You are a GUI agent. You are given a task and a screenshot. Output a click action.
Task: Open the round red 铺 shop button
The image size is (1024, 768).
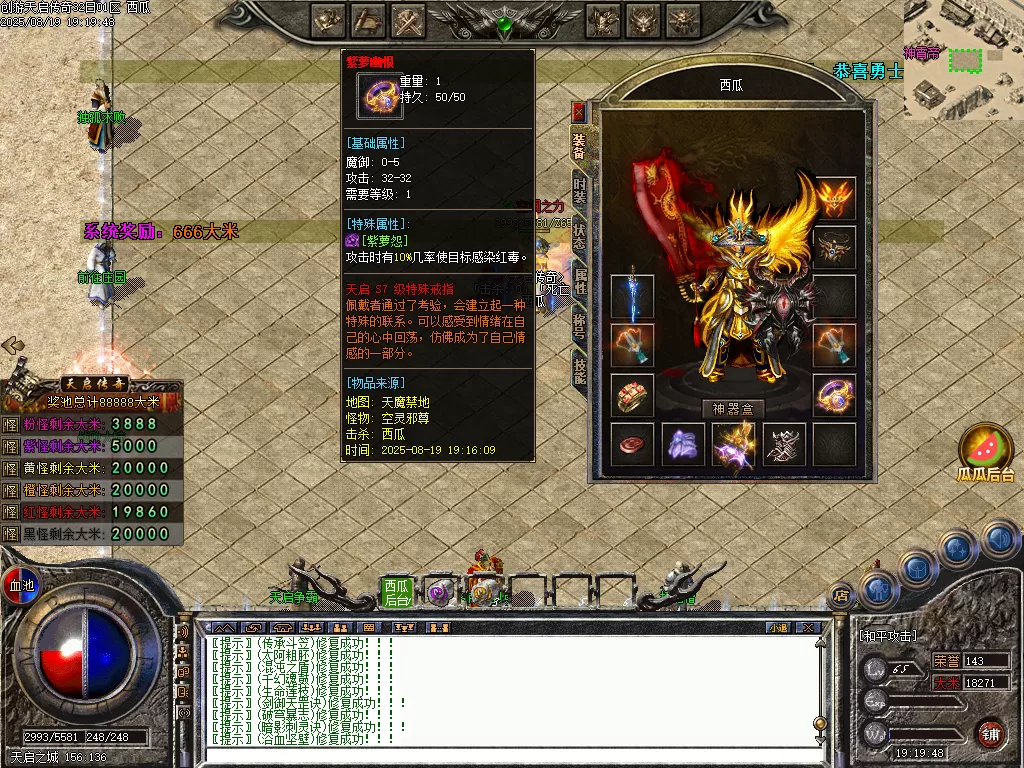point(990,732)
